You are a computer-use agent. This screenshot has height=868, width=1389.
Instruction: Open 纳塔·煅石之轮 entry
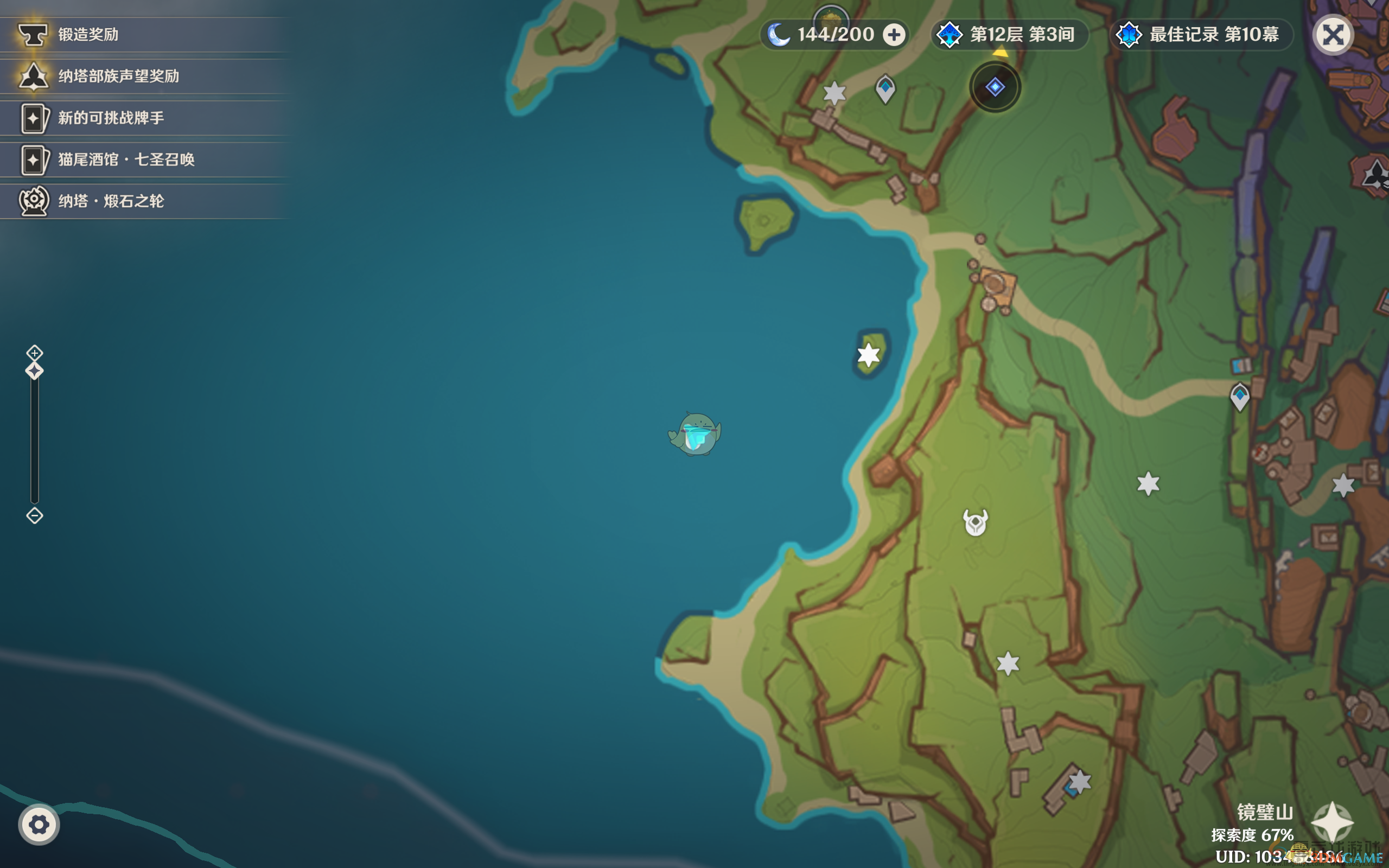110,201
